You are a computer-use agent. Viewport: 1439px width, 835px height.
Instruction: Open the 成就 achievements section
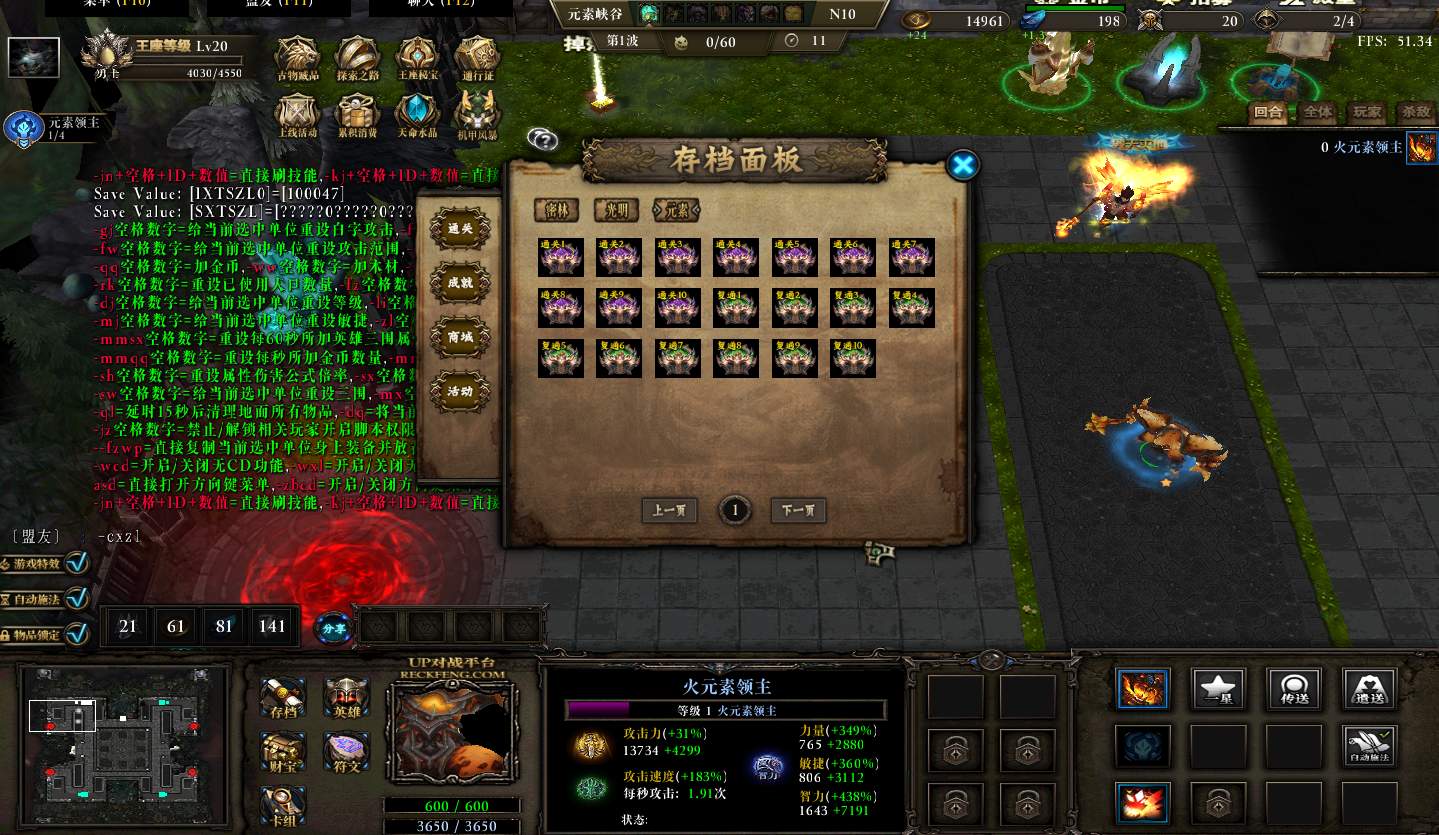(x=460, y=283)
